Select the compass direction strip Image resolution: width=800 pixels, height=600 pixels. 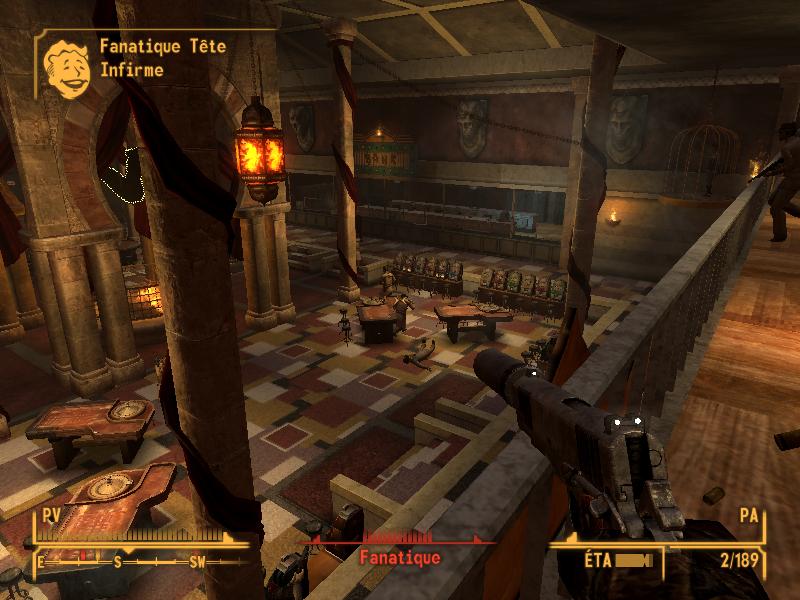click(x=133, y=562)
